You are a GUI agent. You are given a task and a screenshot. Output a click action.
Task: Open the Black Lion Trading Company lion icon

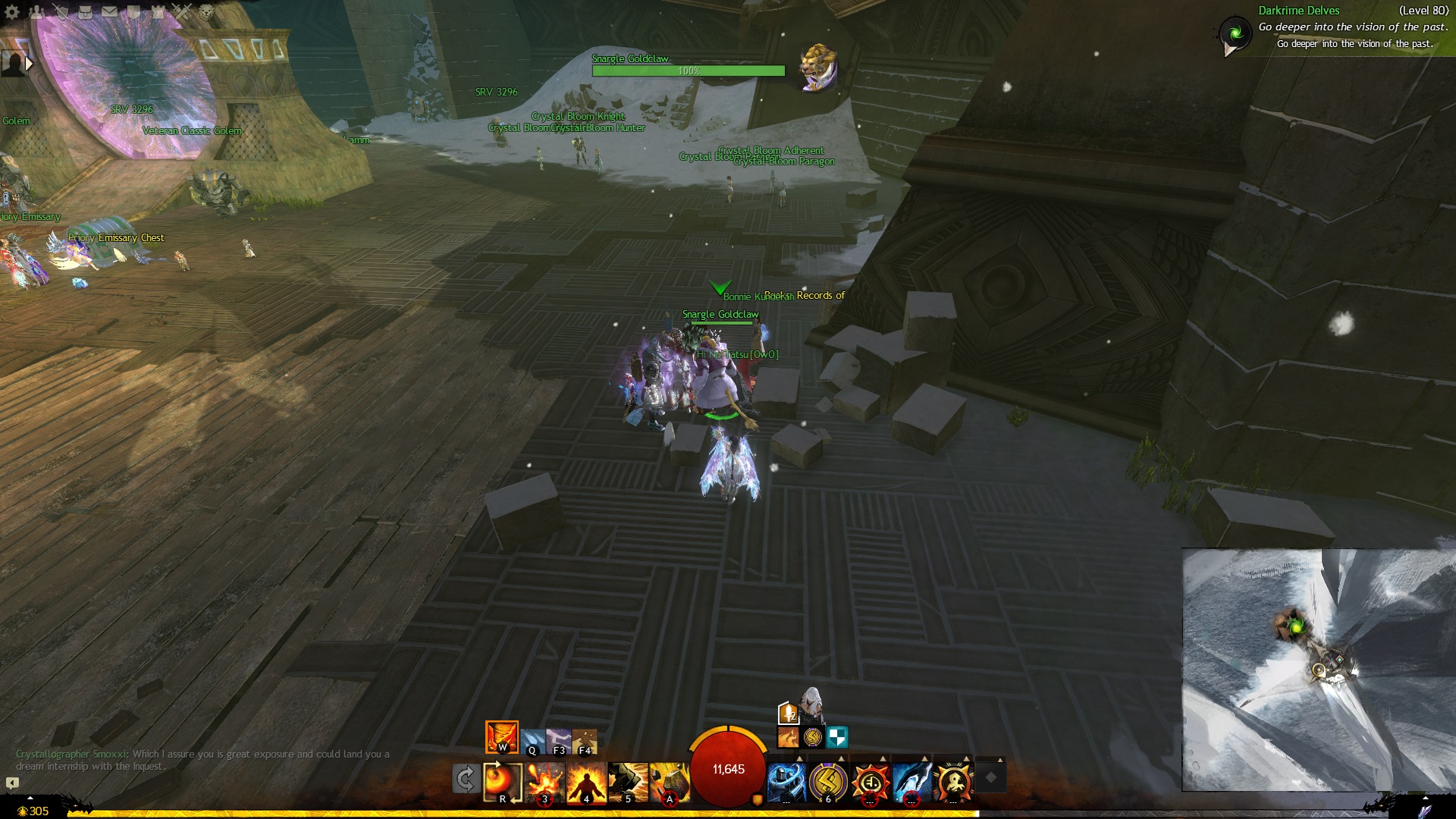[x=206, y=11]
